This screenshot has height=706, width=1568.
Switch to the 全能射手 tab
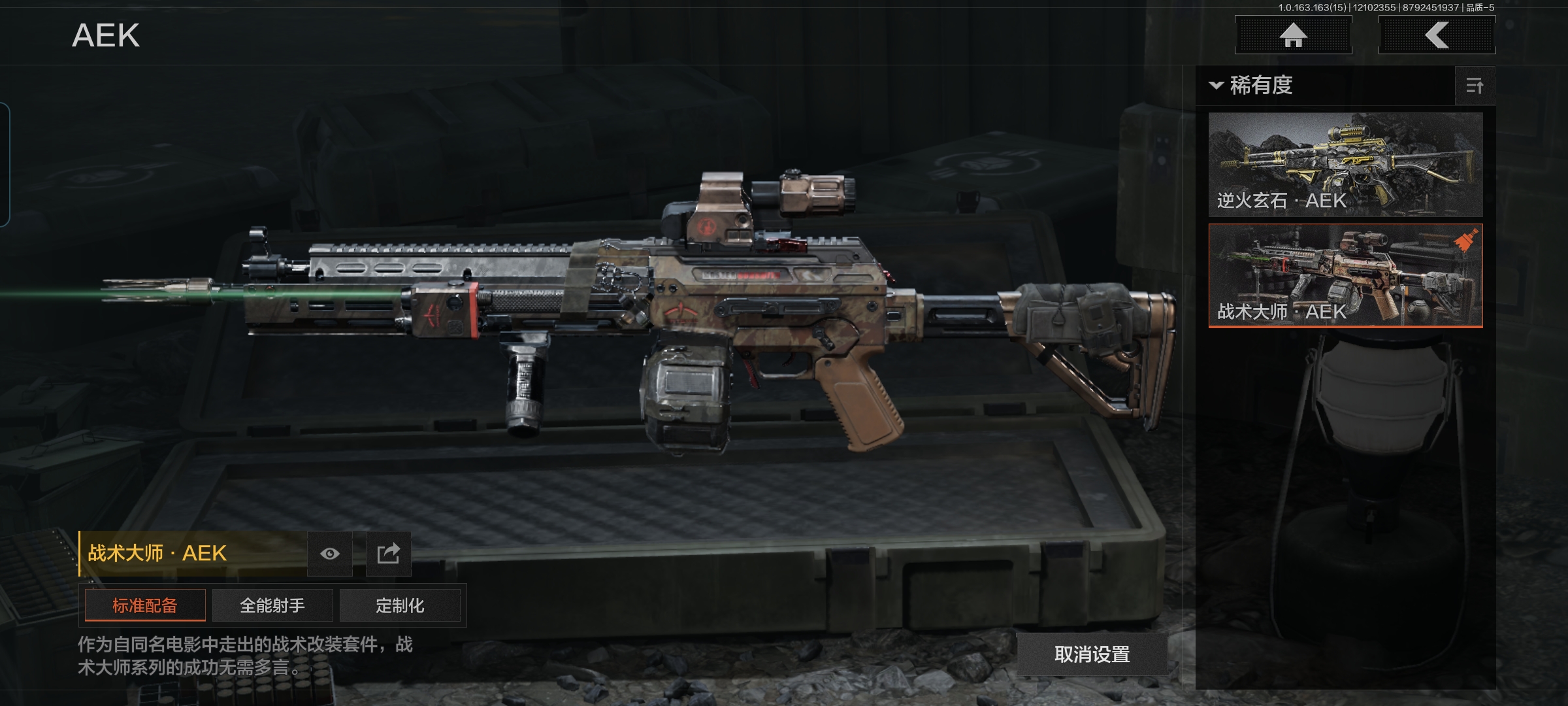[272, 605]
